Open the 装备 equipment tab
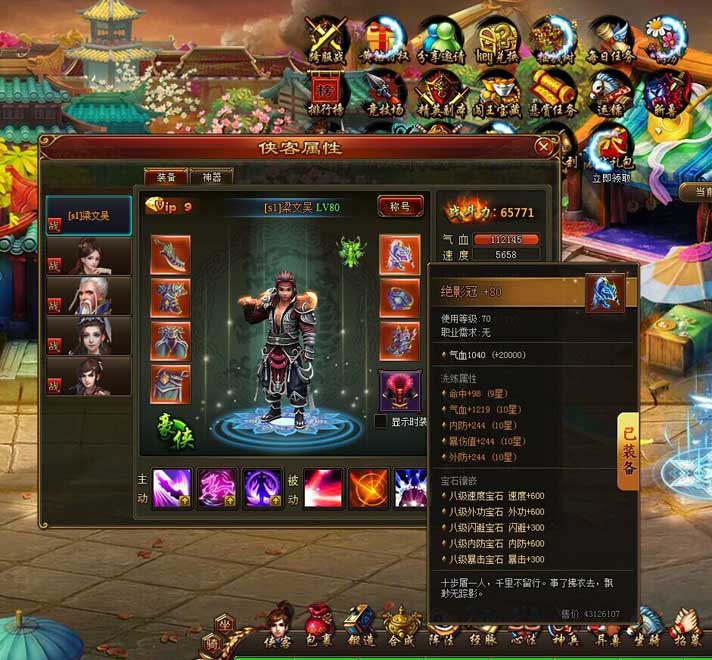The image size is (712, 660). [x=165, y=177]
